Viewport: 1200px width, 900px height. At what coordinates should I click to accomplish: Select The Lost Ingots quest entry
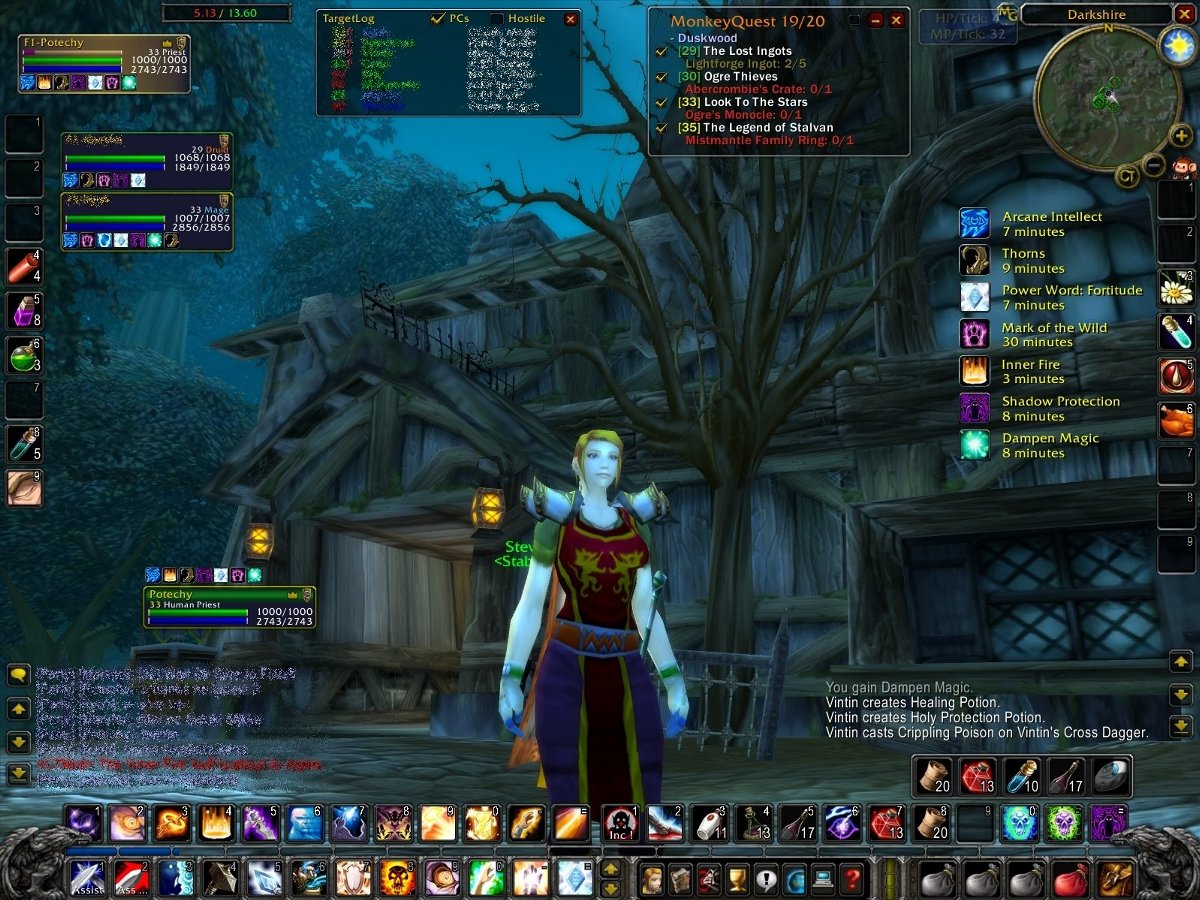(748, 51)
